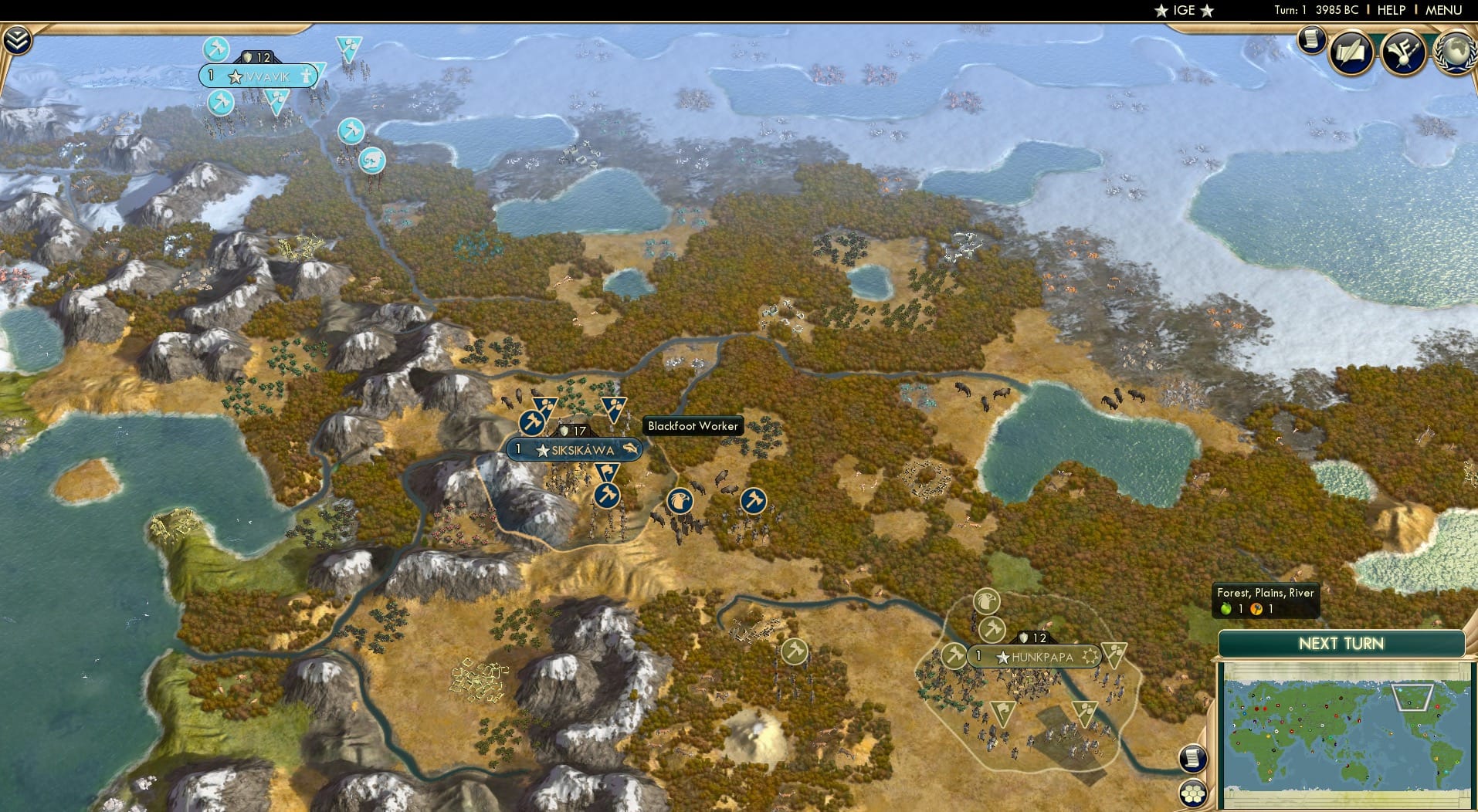1478x812 pixels.
Task: Click the notification scroll icon below the top bar
Action: [1310, 39]
